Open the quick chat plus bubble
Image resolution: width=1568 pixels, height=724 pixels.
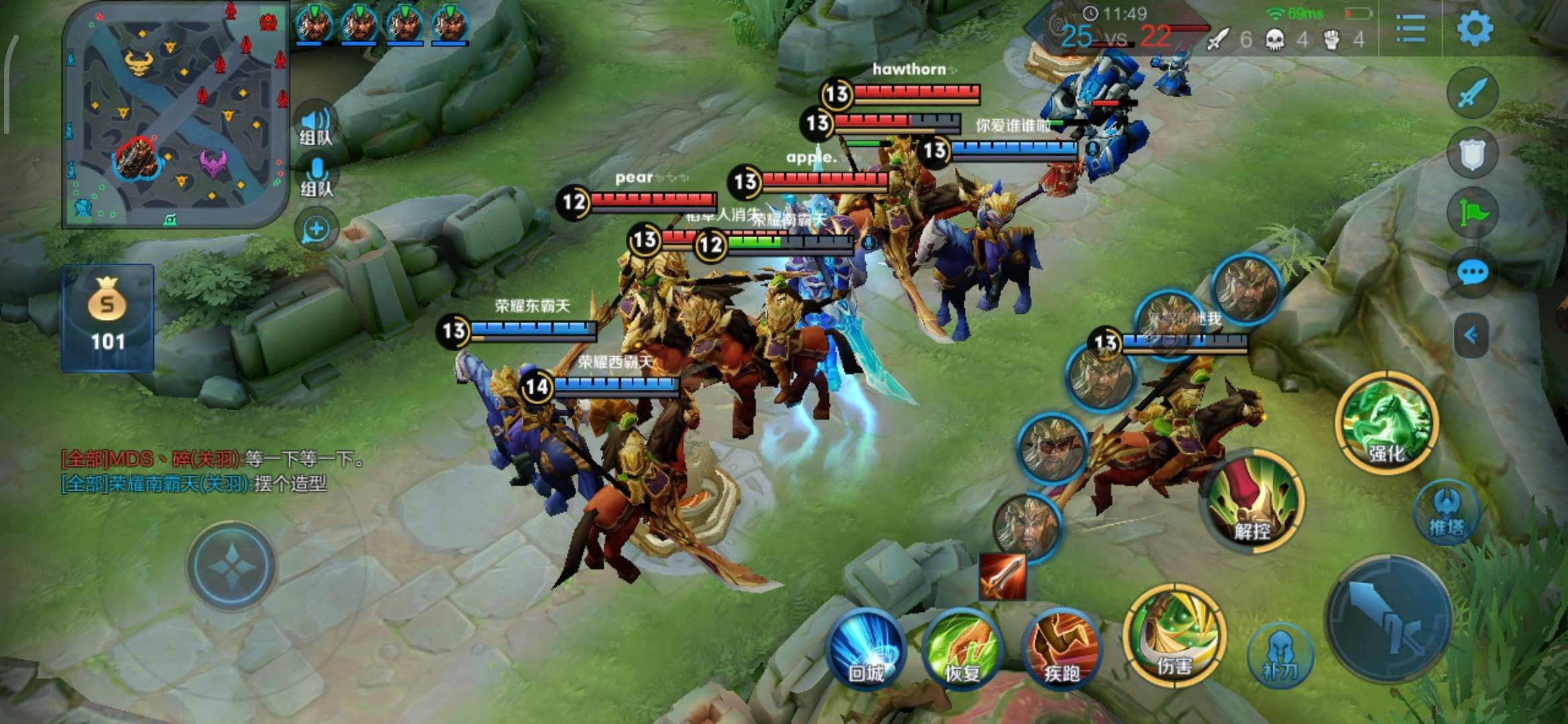tap(316, 229)
